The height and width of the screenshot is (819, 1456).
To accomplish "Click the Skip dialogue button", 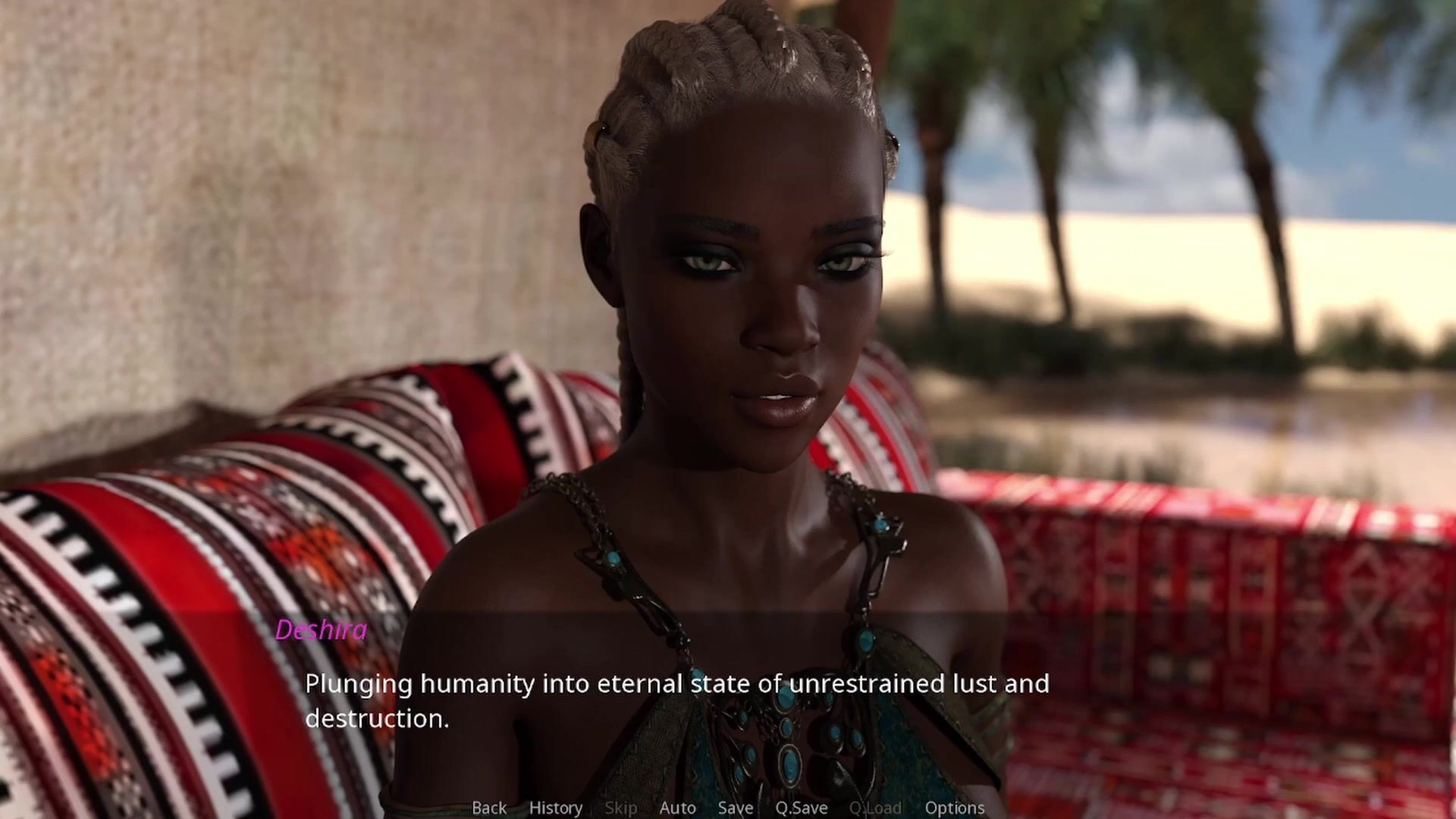I will coord(621,808).
